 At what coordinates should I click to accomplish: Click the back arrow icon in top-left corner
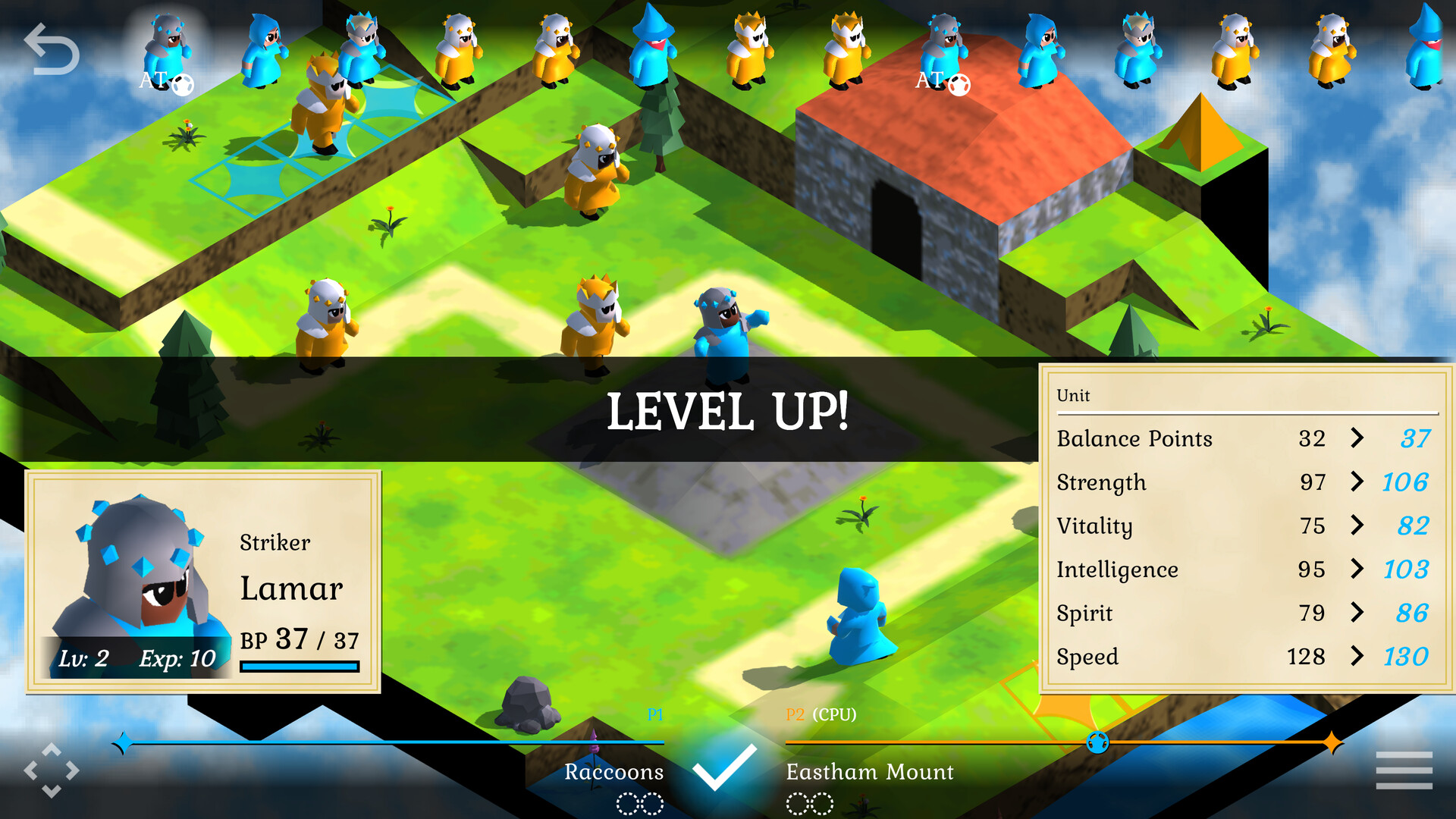click(51, 47)
